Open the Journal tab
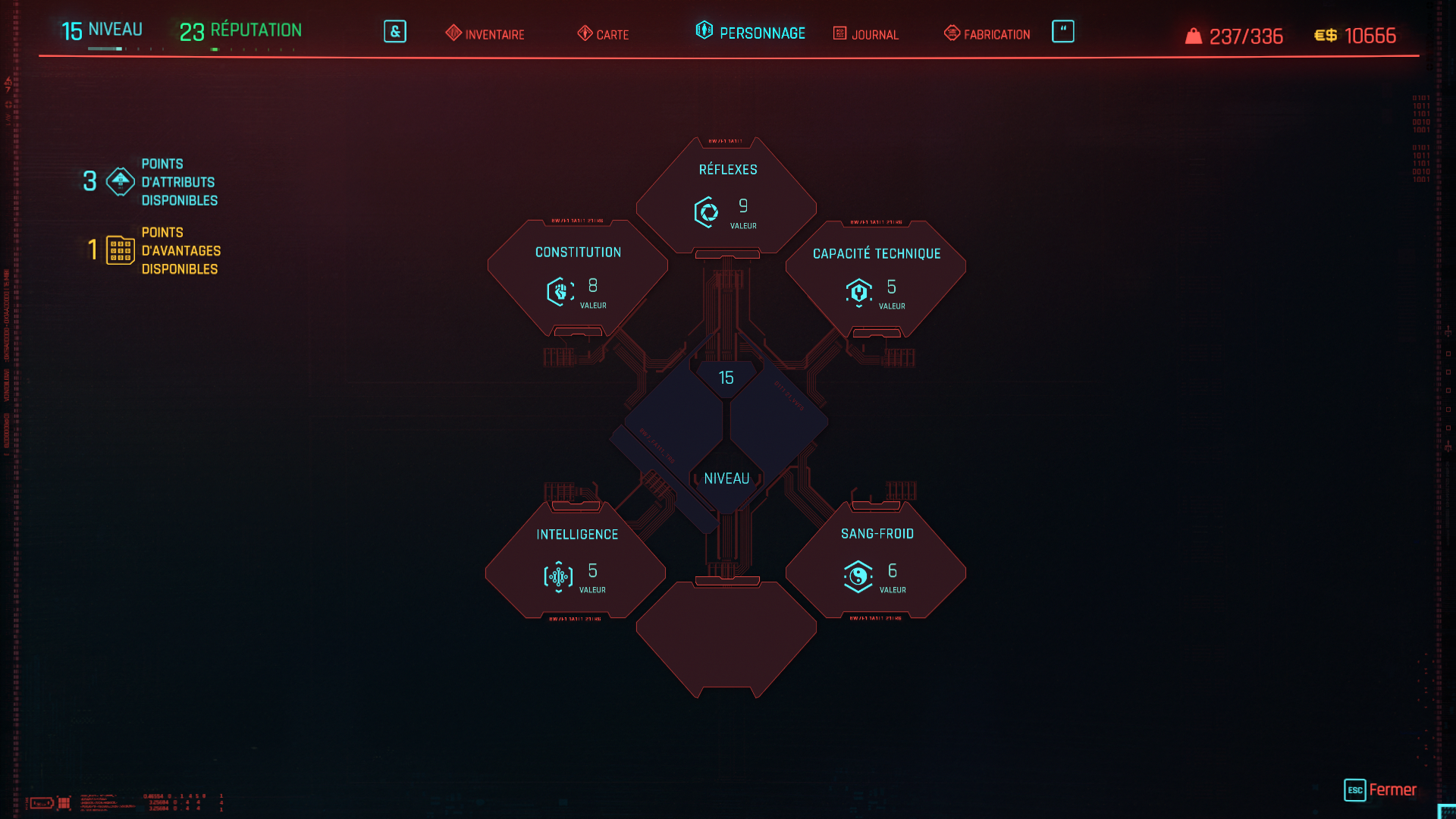 click(866, 34)
